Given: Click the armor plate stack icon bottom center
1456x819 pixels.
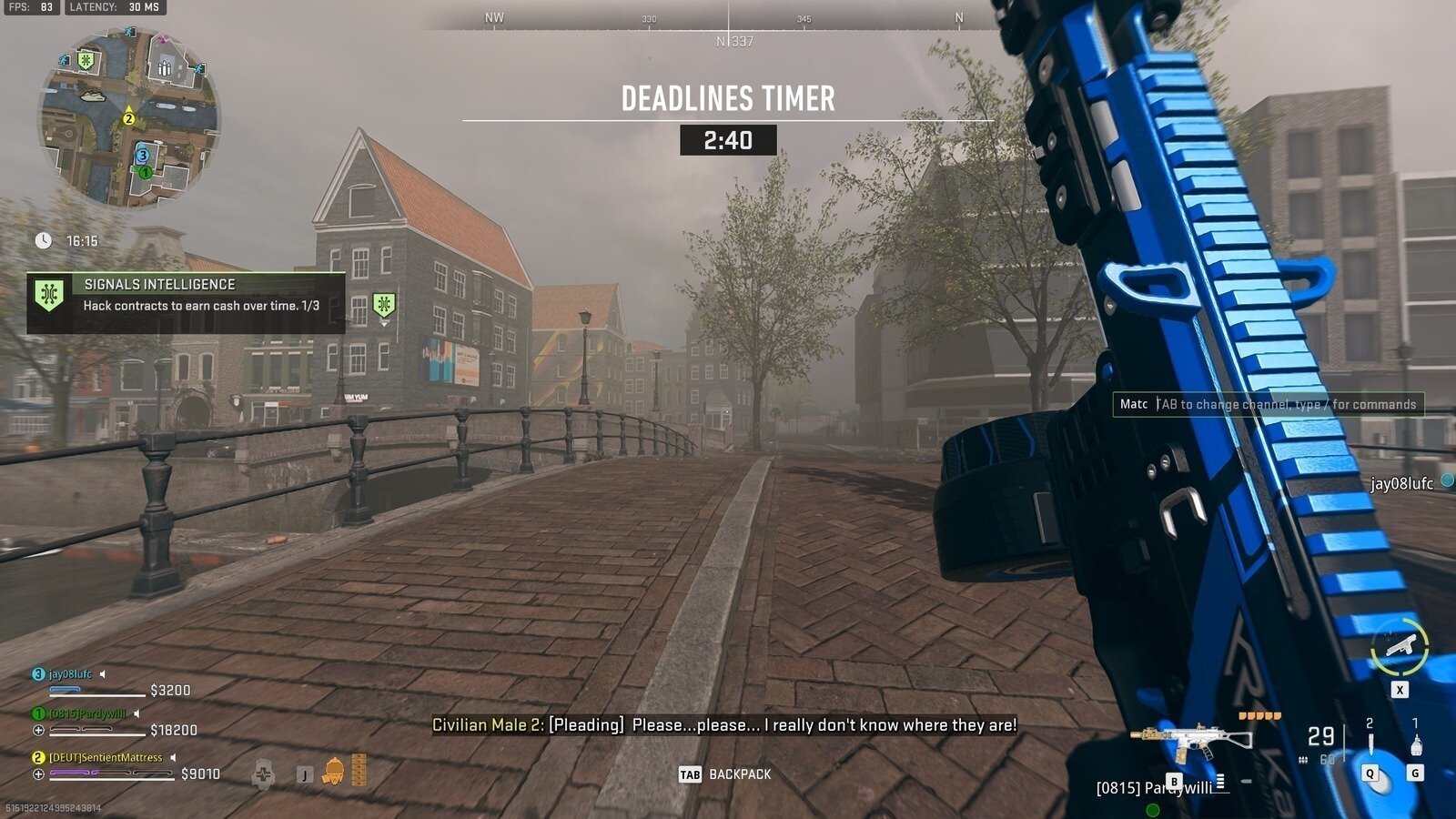Looking at the screenshot, I should (359, 769).
